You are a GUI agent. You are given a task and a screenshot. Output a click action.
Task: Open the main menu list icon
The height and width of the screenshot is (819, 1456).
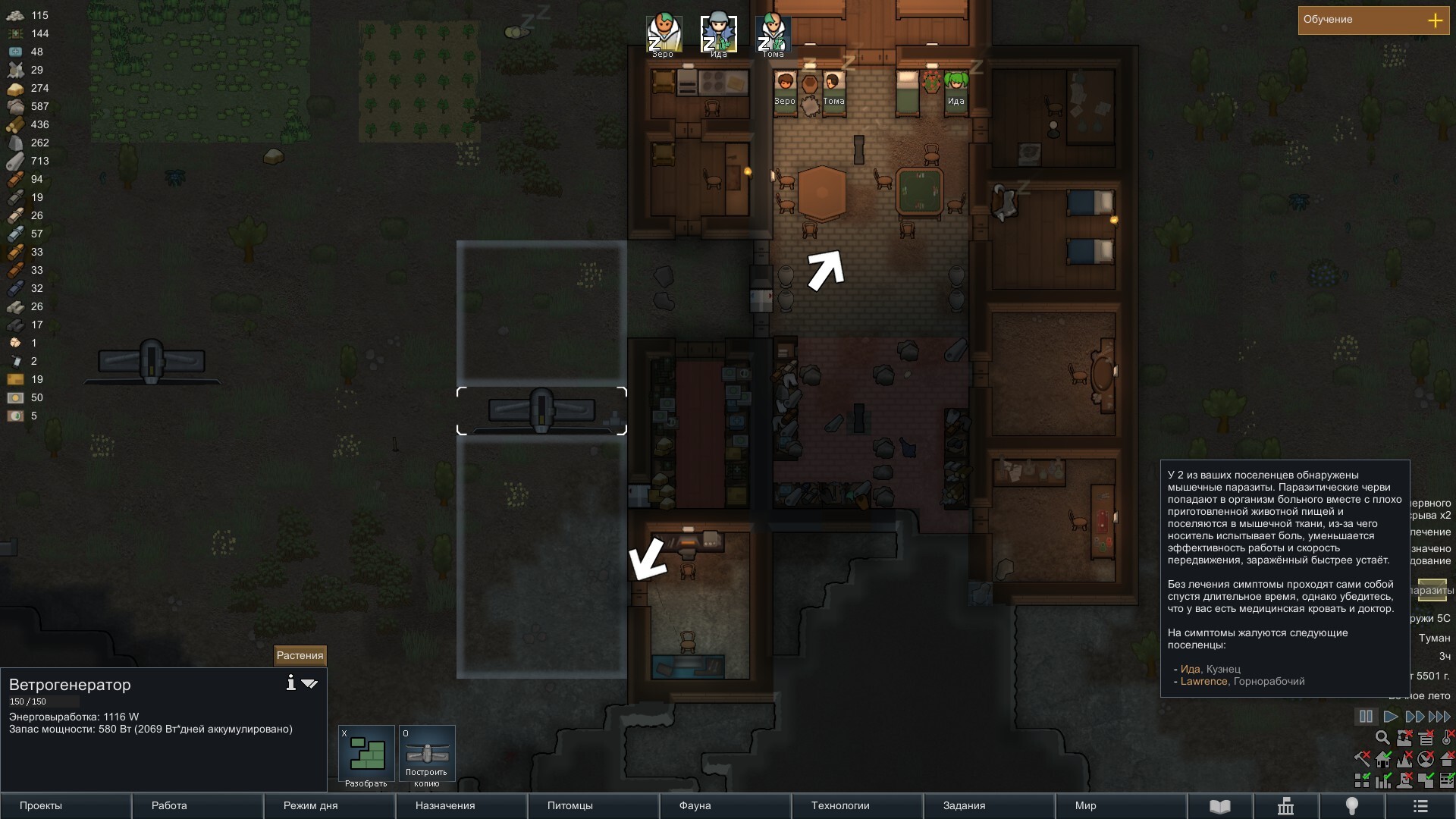coord(1420,806)
